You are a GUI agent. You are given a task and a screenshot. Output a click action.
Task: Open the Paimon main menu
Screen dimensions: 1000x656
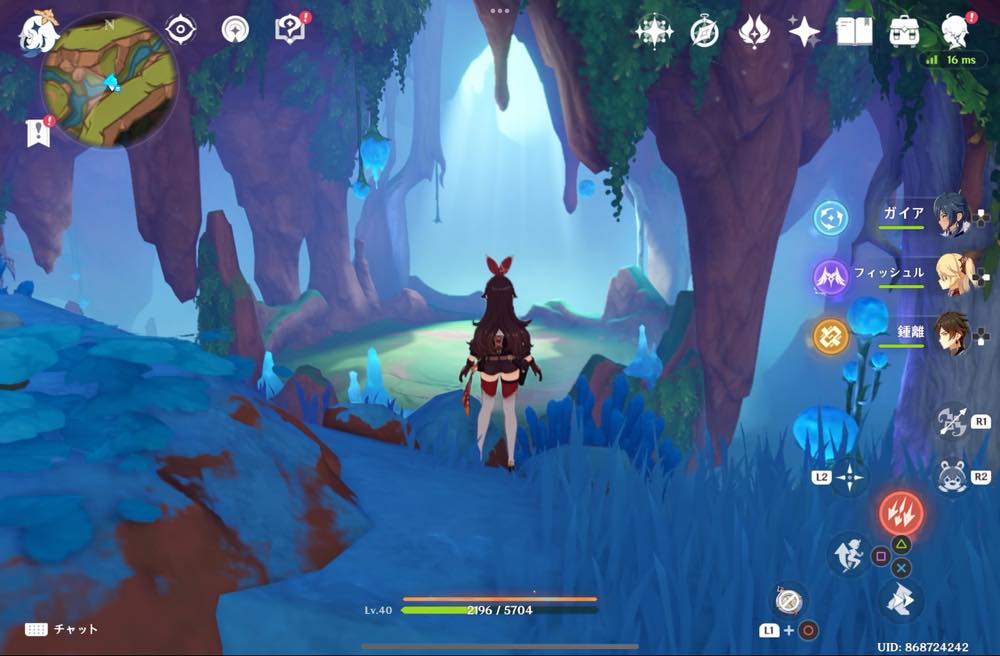click(38, 32)
